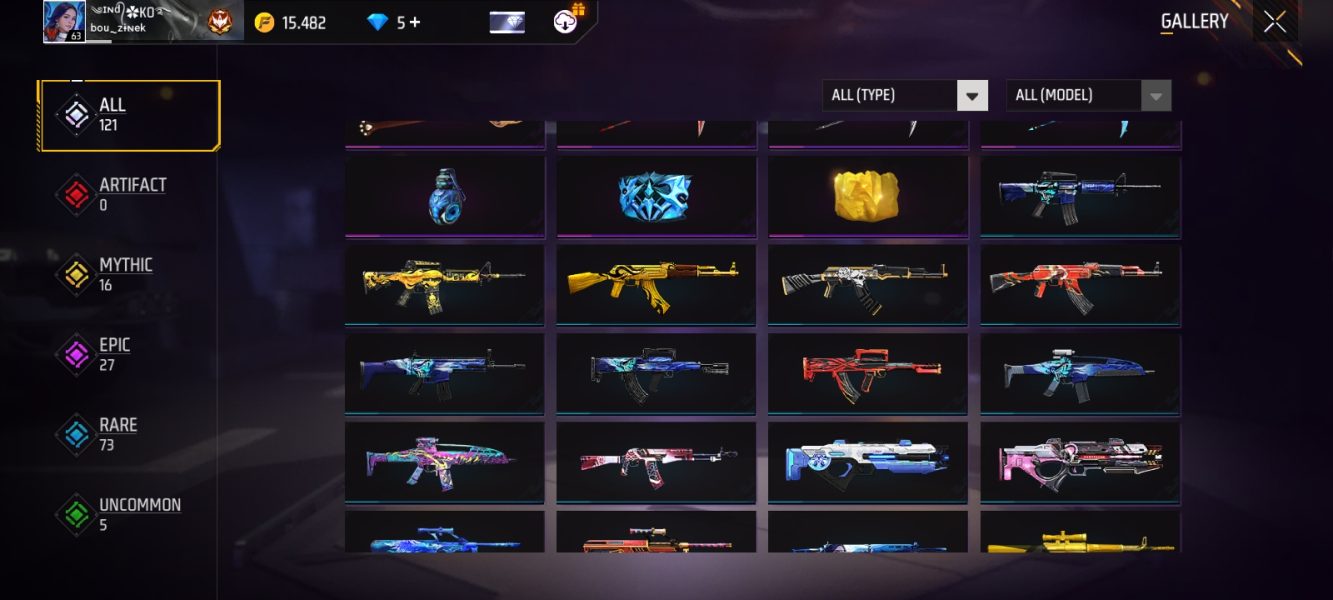The height and width of the screenshot is (600, 1333).
Task: Open the Epic rarity tab
Action: [129, 355]
